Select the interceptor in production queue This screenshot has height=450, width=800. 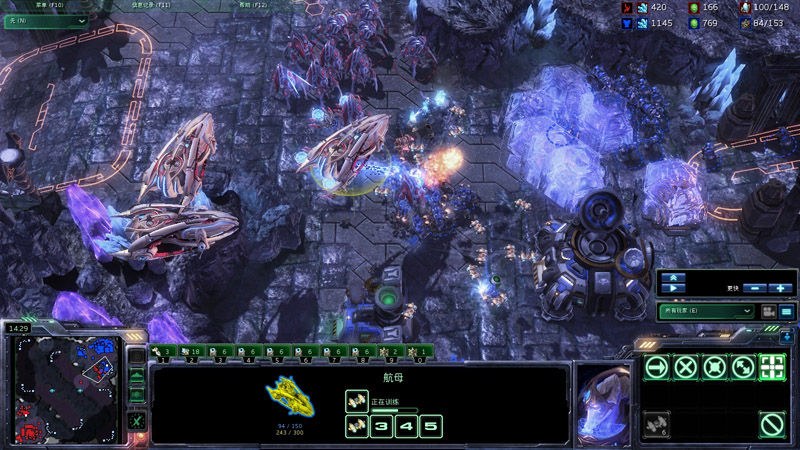[x=355, y=402]
